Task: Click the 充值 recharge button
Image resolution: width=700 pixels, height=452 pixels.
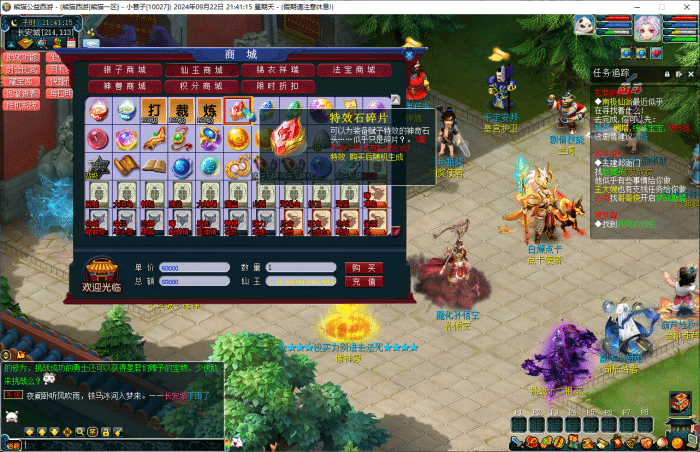Action: click(x=364, y=282)
